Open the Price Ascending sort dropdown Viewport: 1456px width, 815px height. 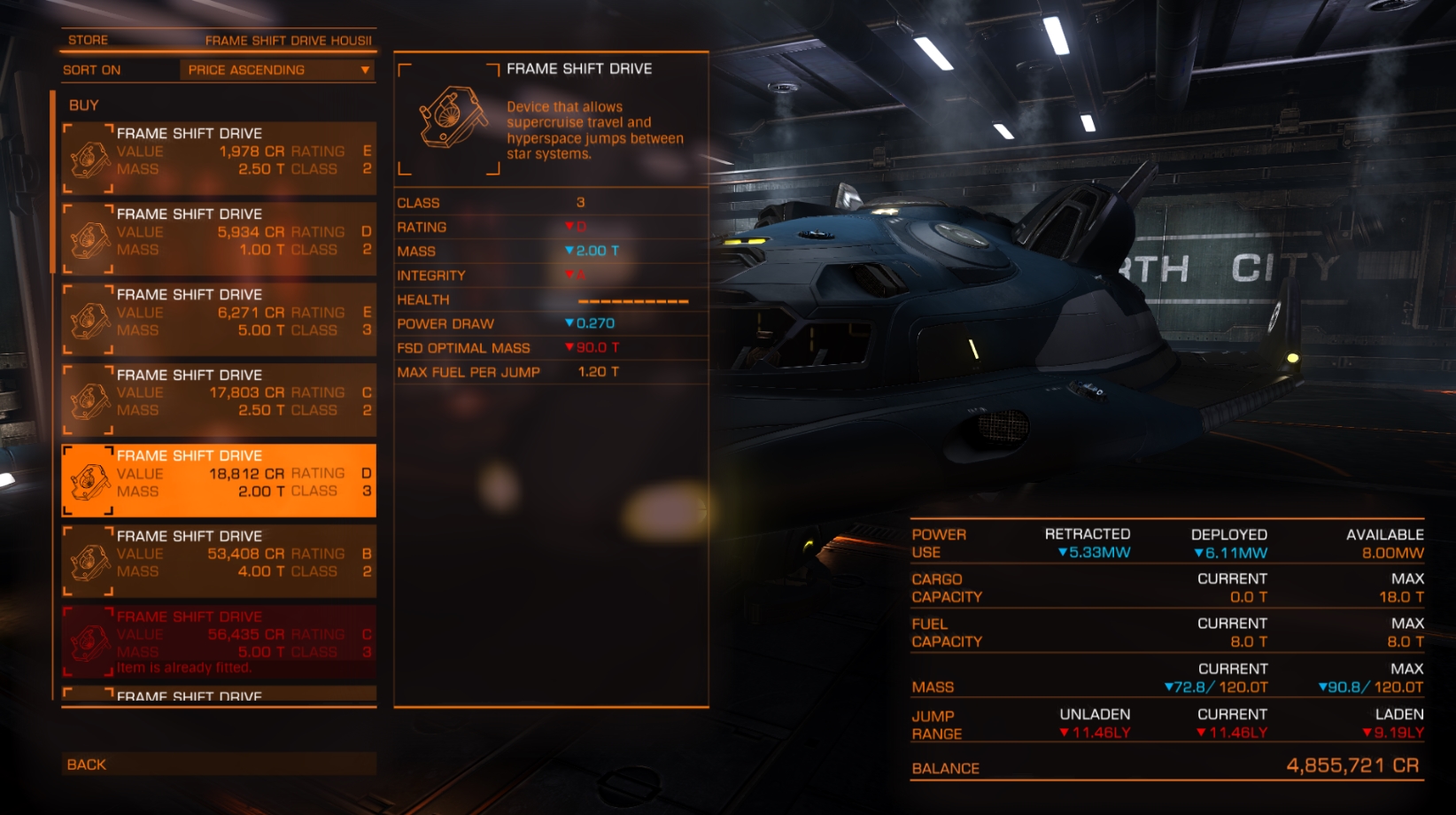point(277,70)
